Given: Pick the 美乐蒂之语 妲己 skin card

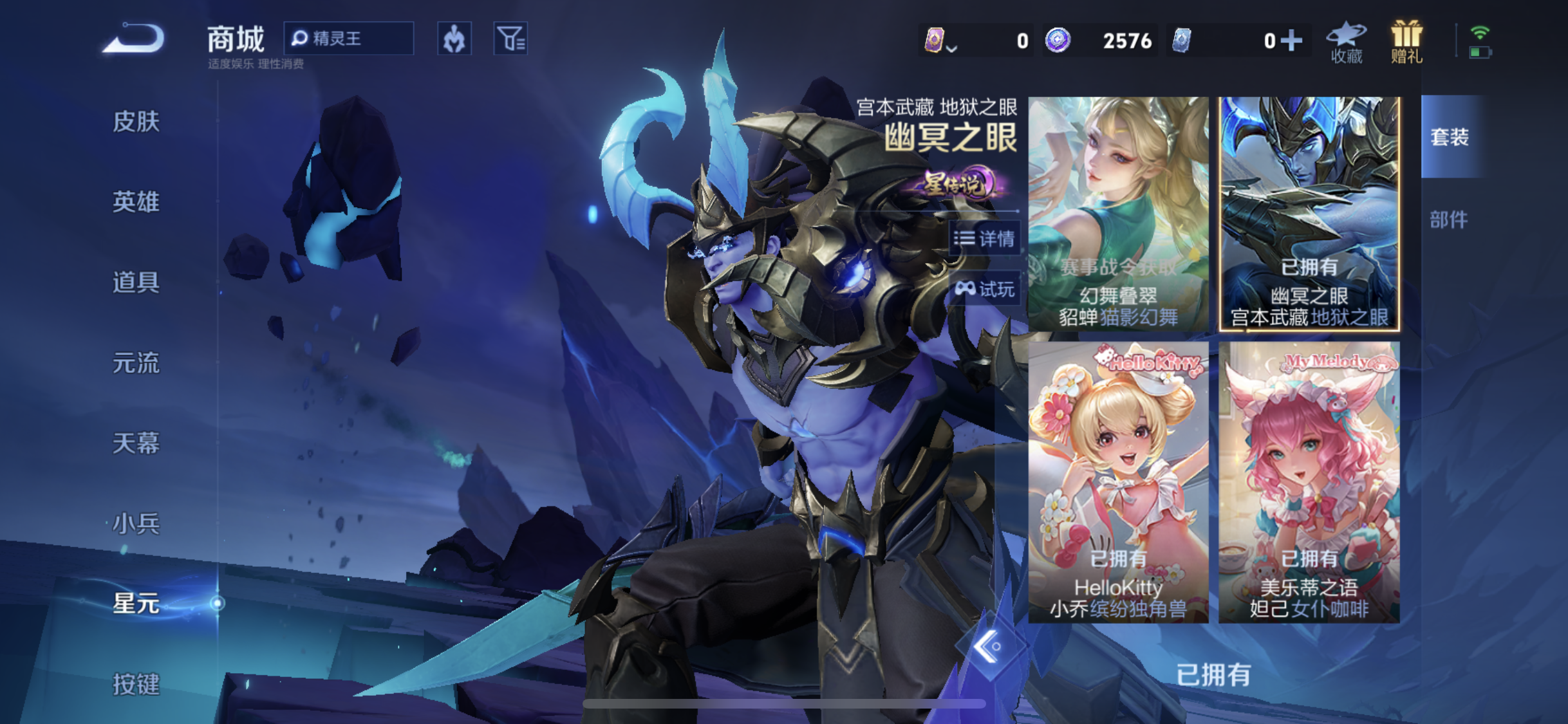Looking at the screenshot, I should point(1309,482).
